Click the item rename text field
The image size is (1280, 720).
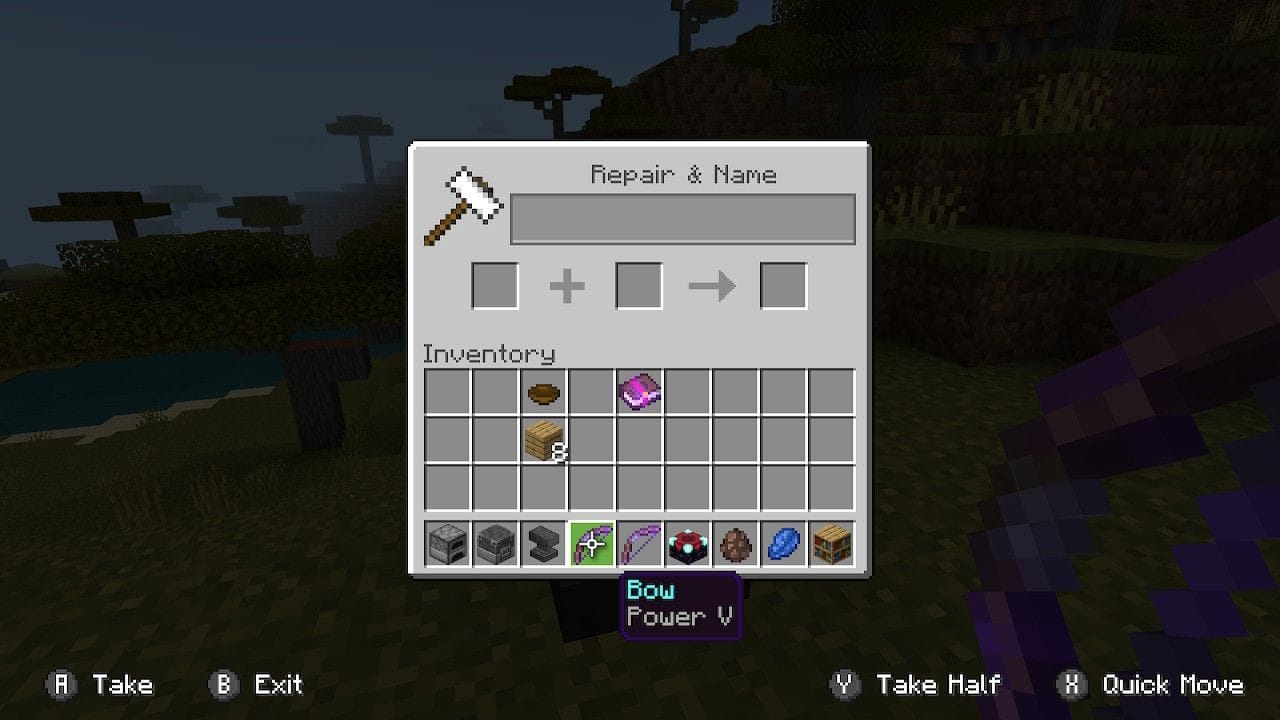click(x=682, y=217)
